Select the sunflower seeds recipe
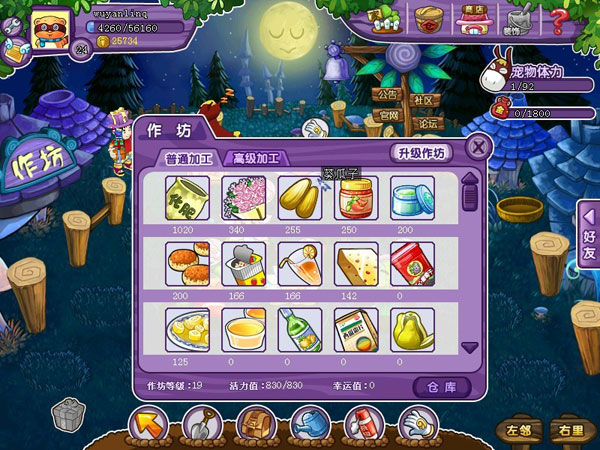Image resolution: width=600 pixels, height=450 pixels. point(300,197)
